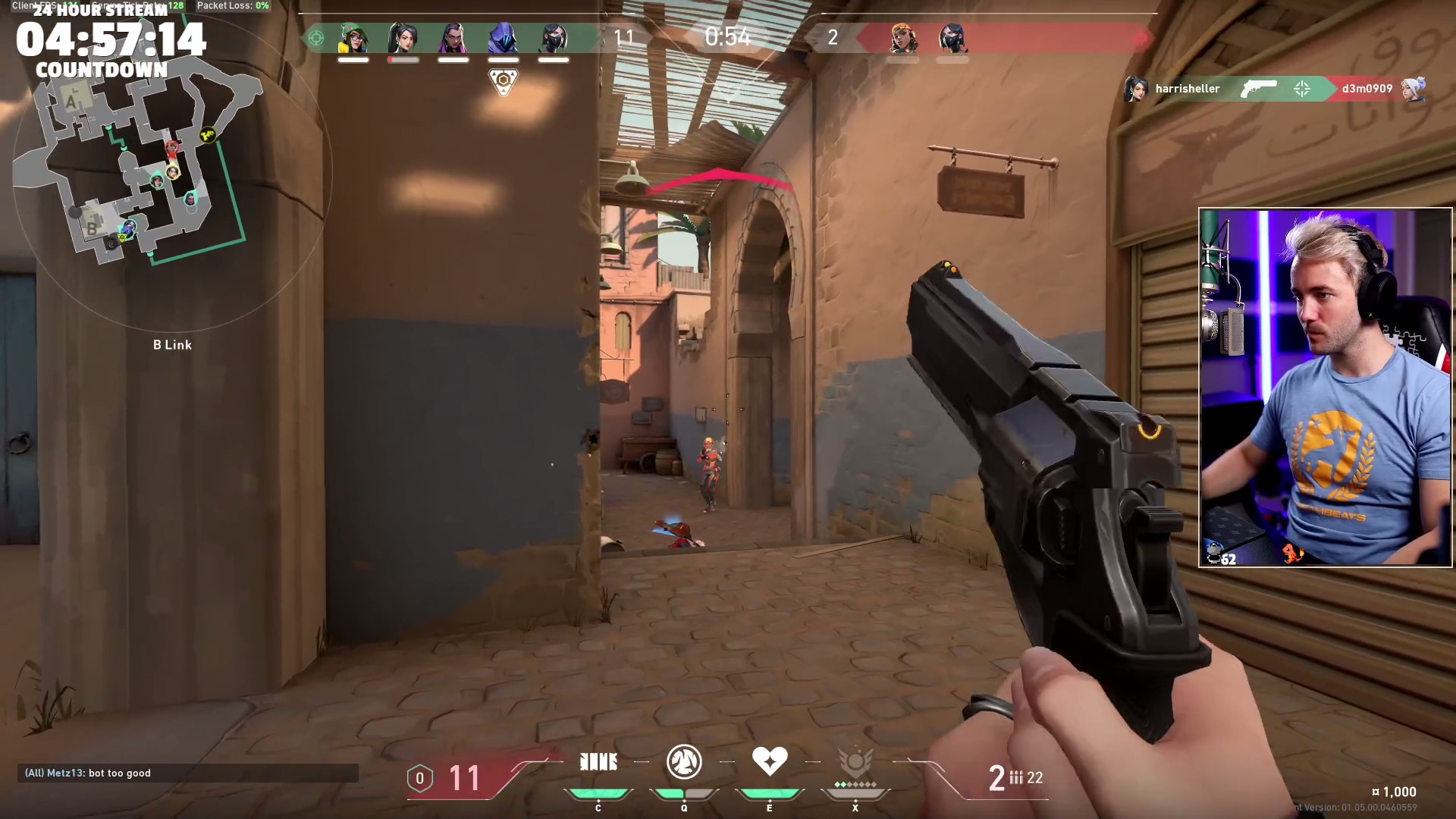Viewport: 1456px width, 819px height.
Task: Select Killjoy's portrait in the team bar
Action: click(353, 38)
